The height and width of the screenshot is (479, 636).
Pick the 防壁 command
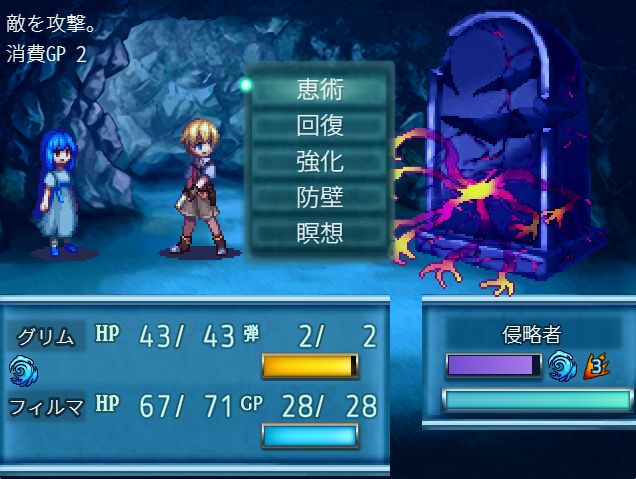point(320,197)
